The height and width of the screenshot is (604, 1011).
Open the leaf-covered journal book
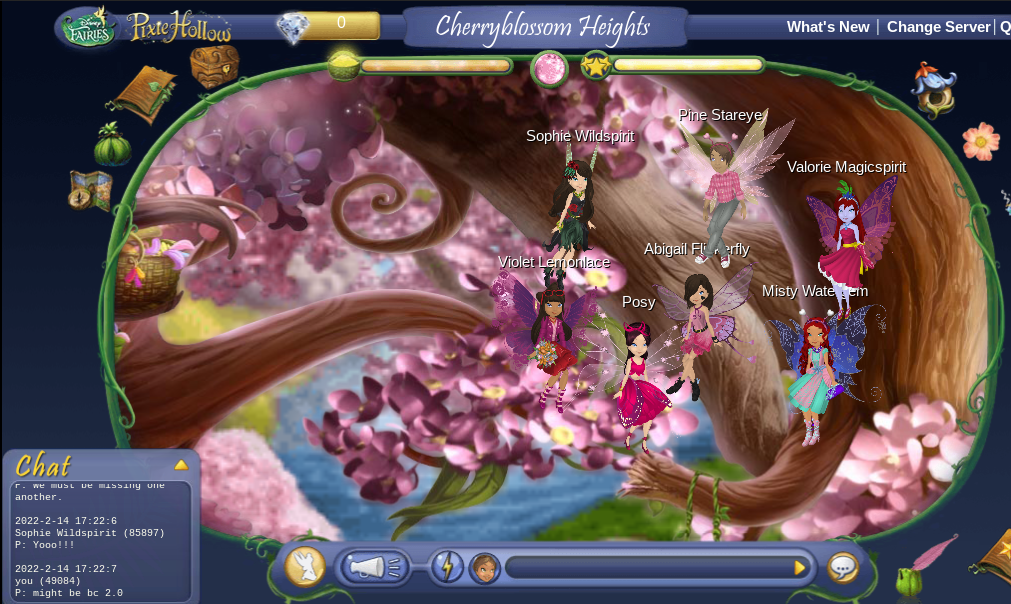[x=146, y=94]
